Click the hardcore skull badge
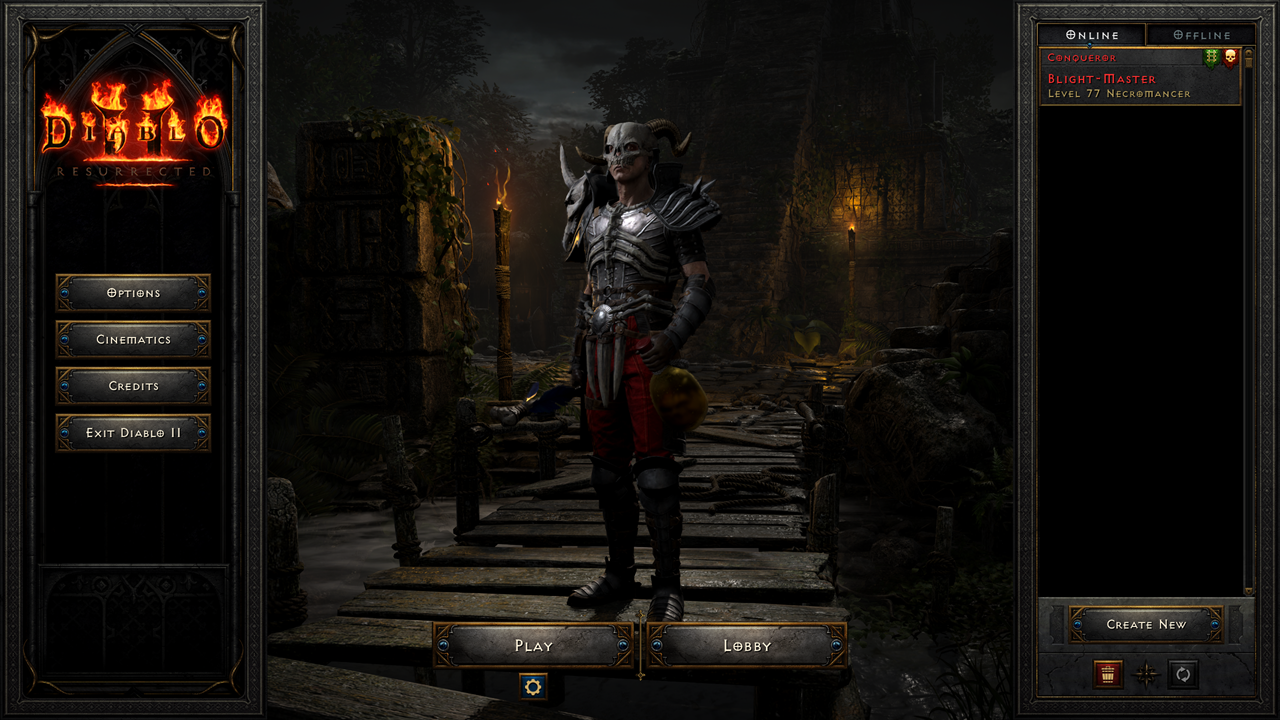This screenshot has height=720, width=1280. point(1229,58)
